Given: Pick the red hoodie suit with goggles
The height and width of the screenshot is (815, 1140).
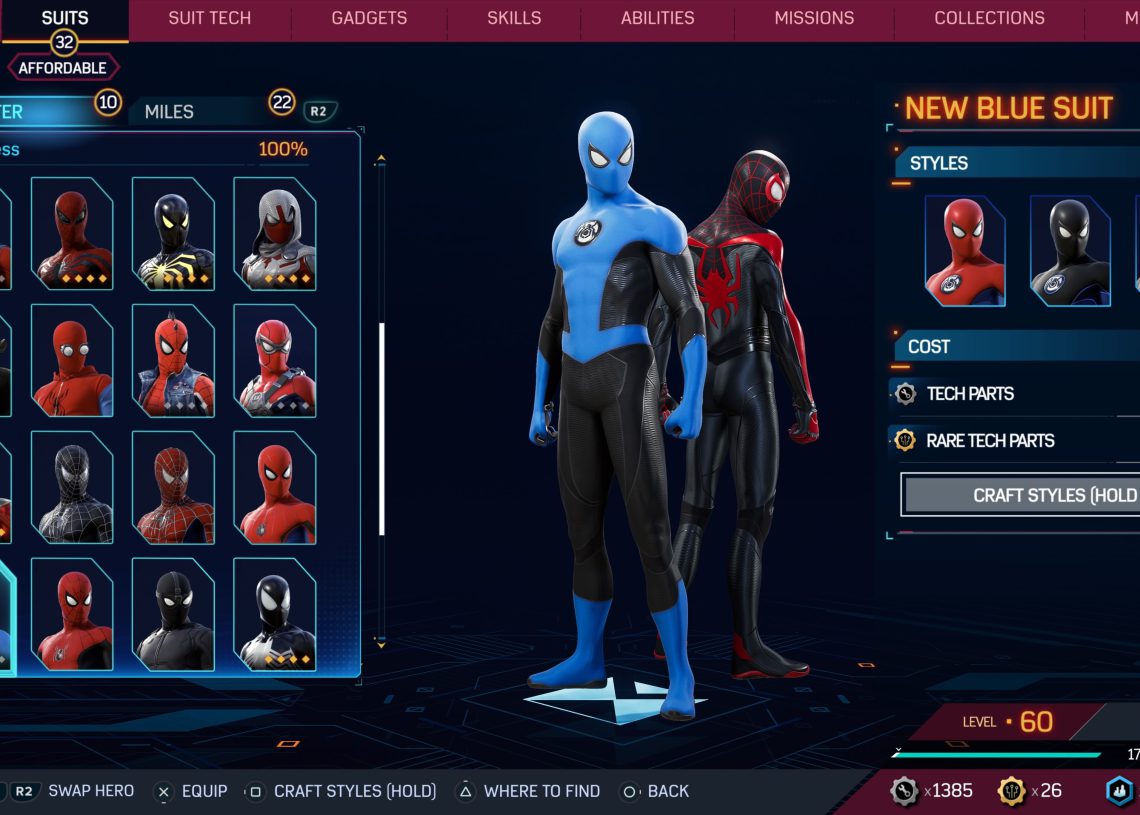Looking at the screenshot, I should [72, 361].
